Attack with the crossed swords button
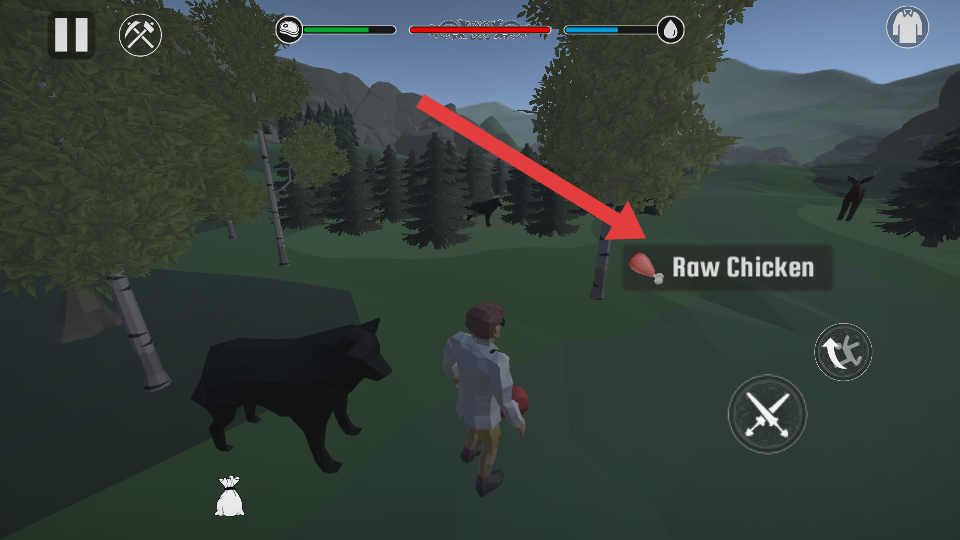 click(x=767, y=413)
